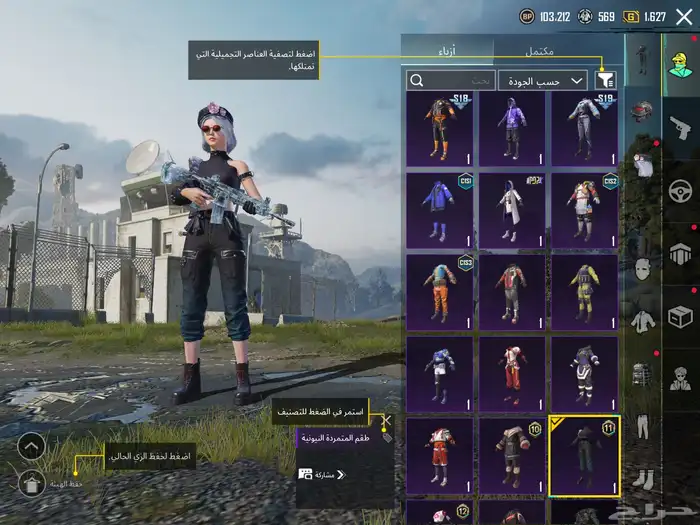The image size is (700, 525).
Task: Open the pistol weapons category
Action: (680, 128)
